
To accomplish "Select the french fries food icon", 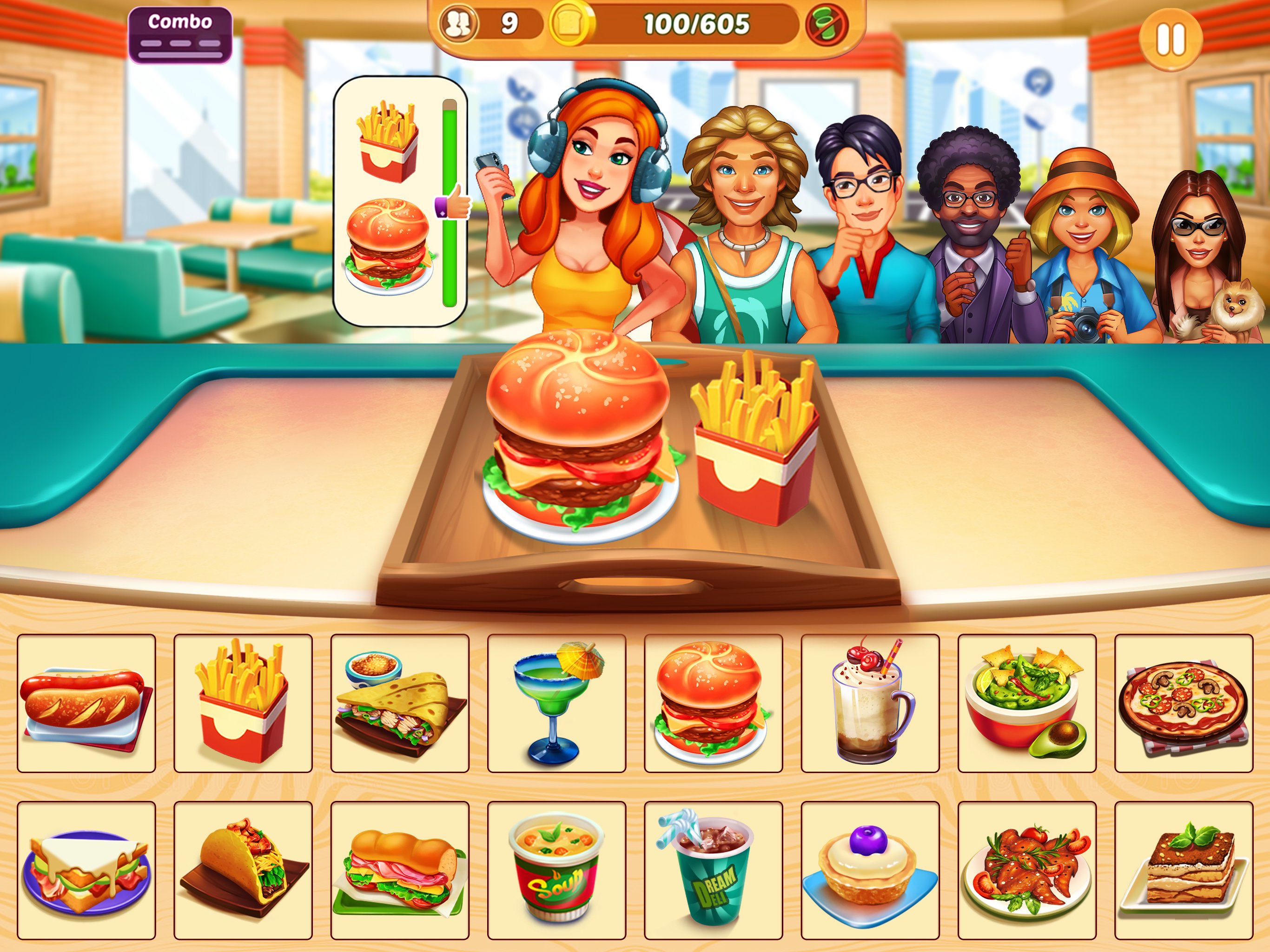I will (244, 703).
